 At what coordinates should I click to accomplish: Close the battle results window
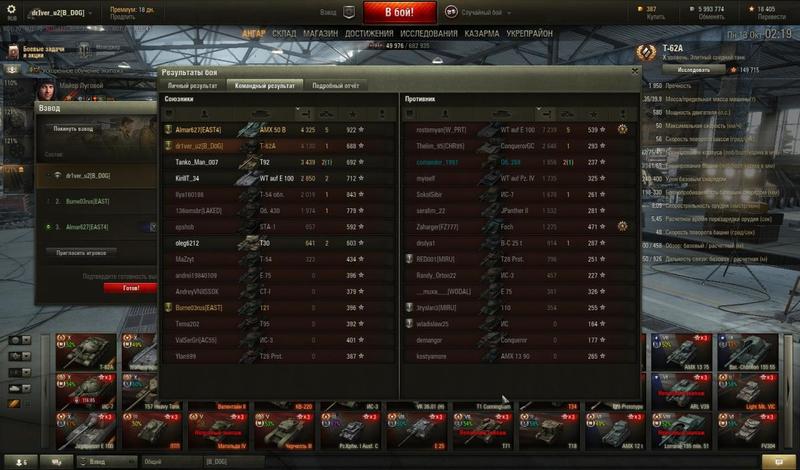634,72
